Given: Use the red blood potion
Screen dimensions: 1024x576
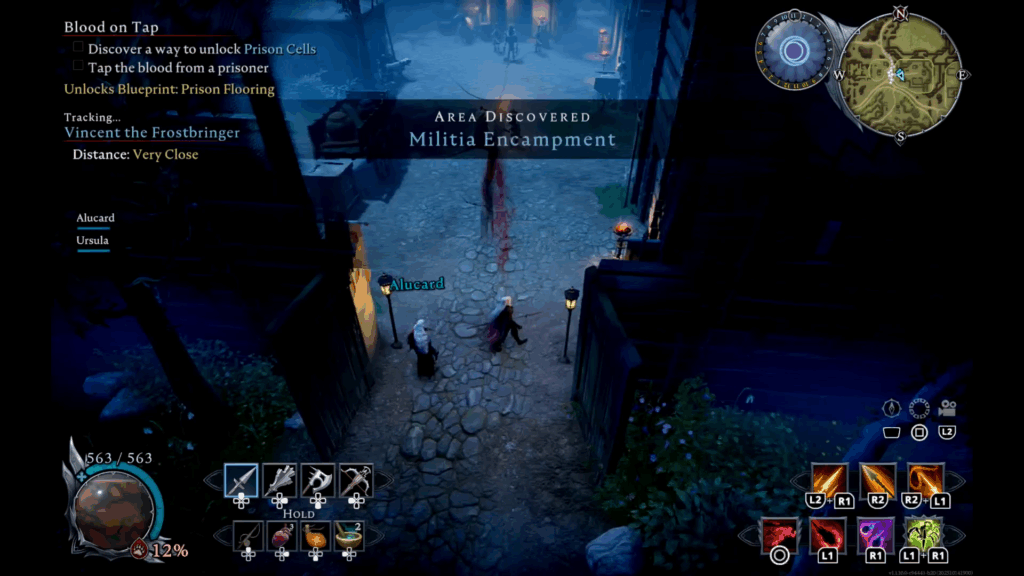Looking at the screenshot, I should [x=283, y=537].
